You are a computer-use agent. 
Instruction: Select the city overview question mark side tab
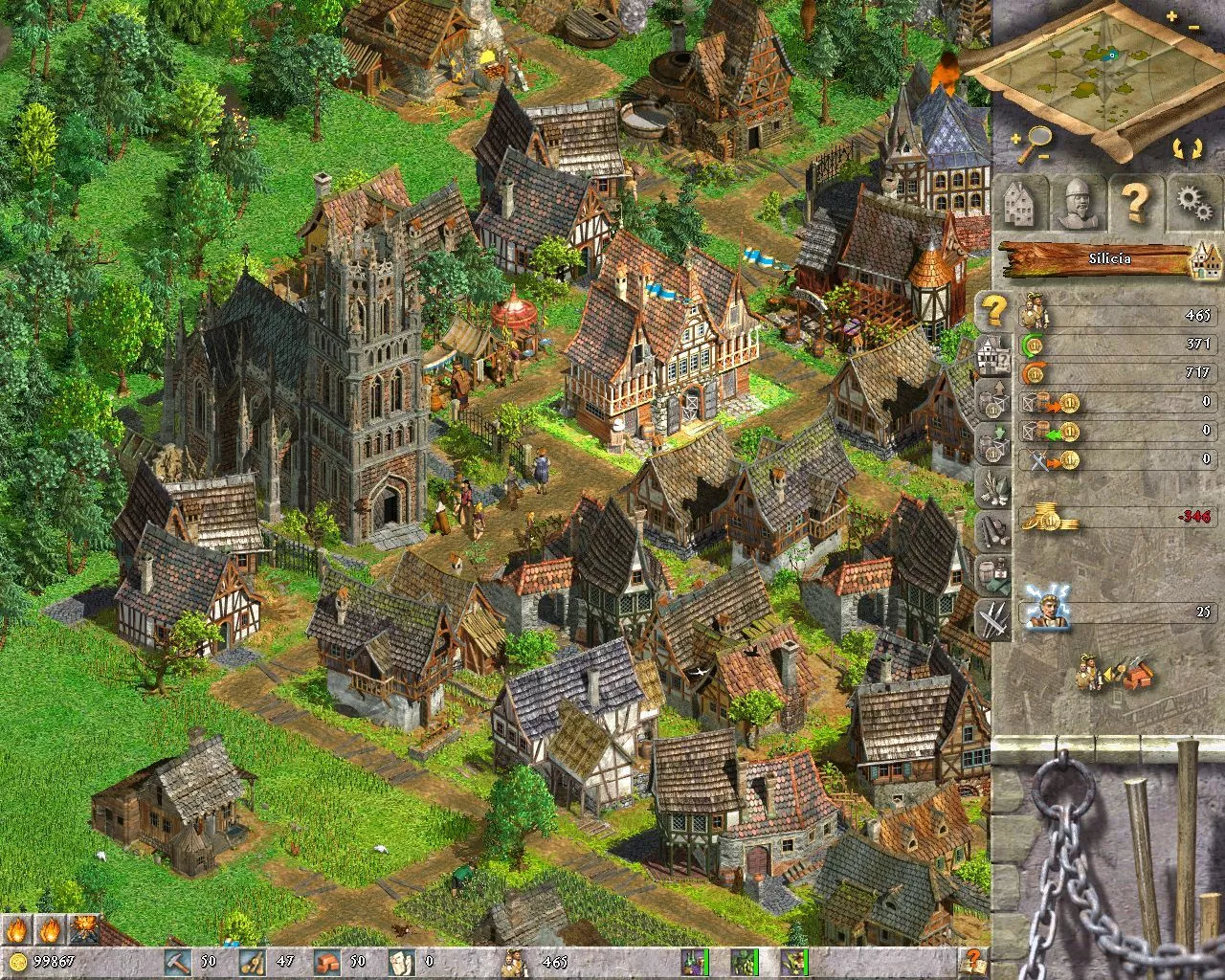[995, 310]
